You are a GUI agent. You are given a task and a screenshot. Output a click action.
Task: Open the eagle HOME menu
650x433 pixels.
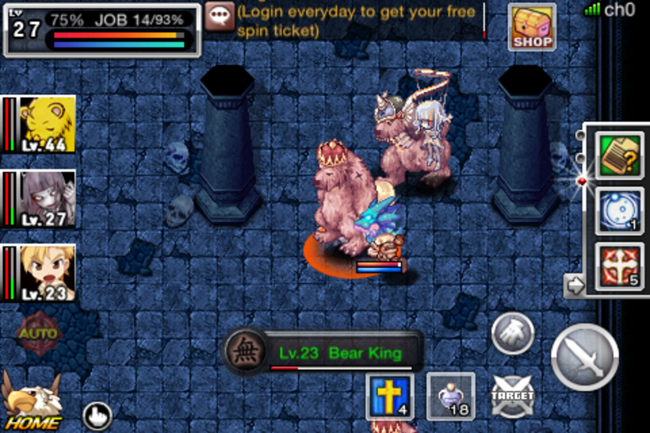tap(32, 402)
